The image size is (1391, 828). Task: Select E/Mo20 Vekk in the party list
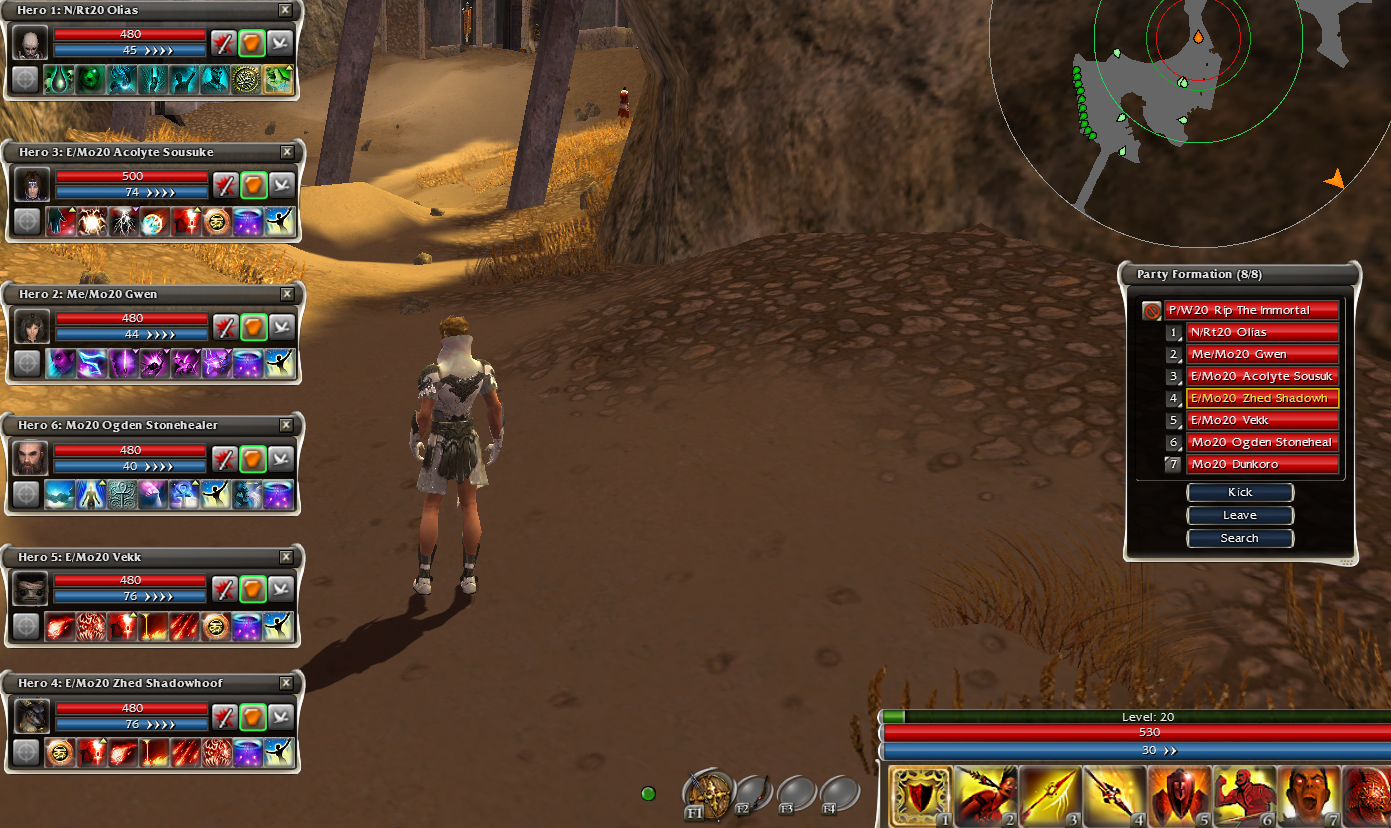(1262, 420)
